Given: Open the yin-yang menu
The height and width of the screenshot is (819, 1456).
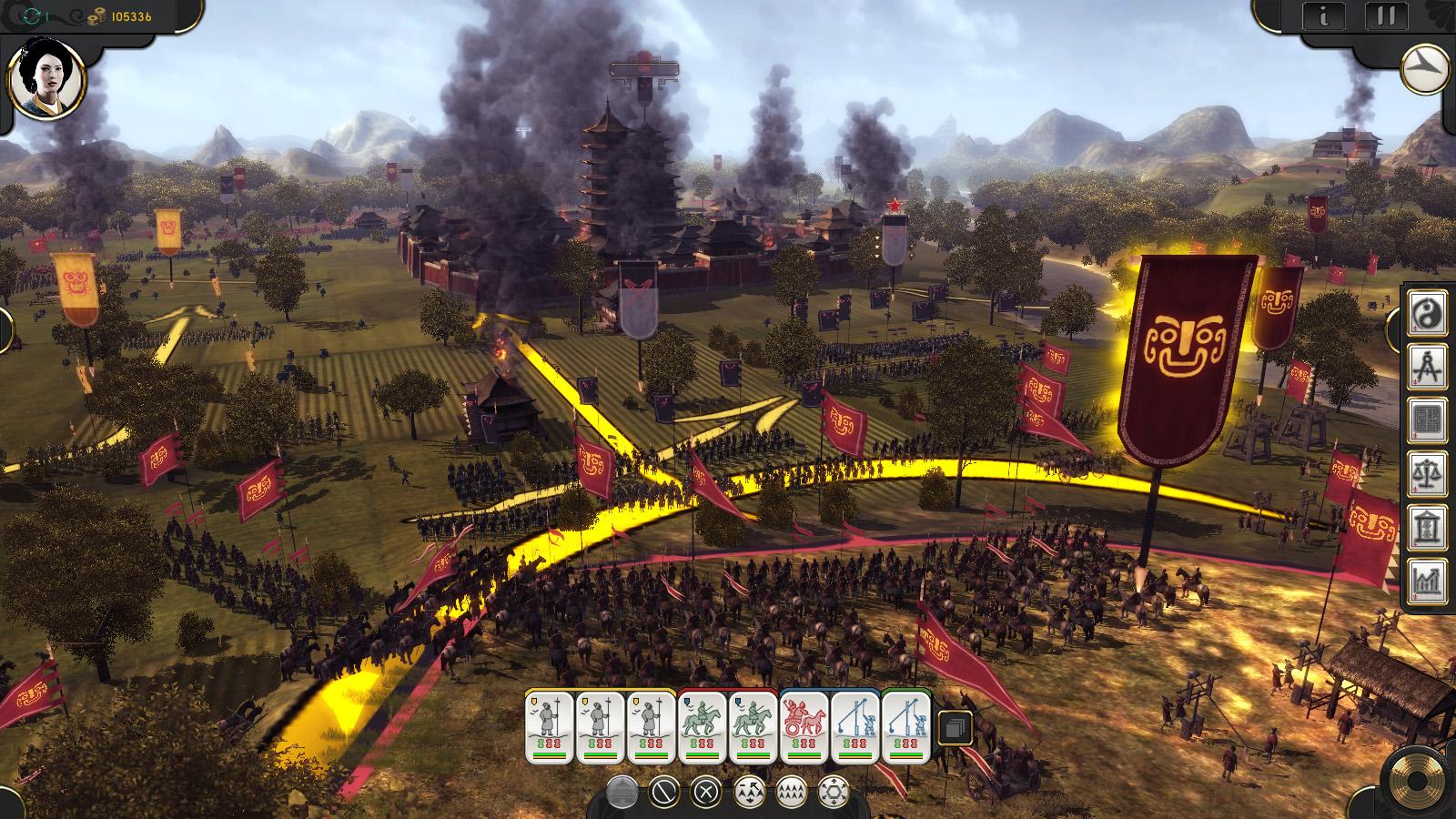Looking at the screenshot, I should [1428, 312].
